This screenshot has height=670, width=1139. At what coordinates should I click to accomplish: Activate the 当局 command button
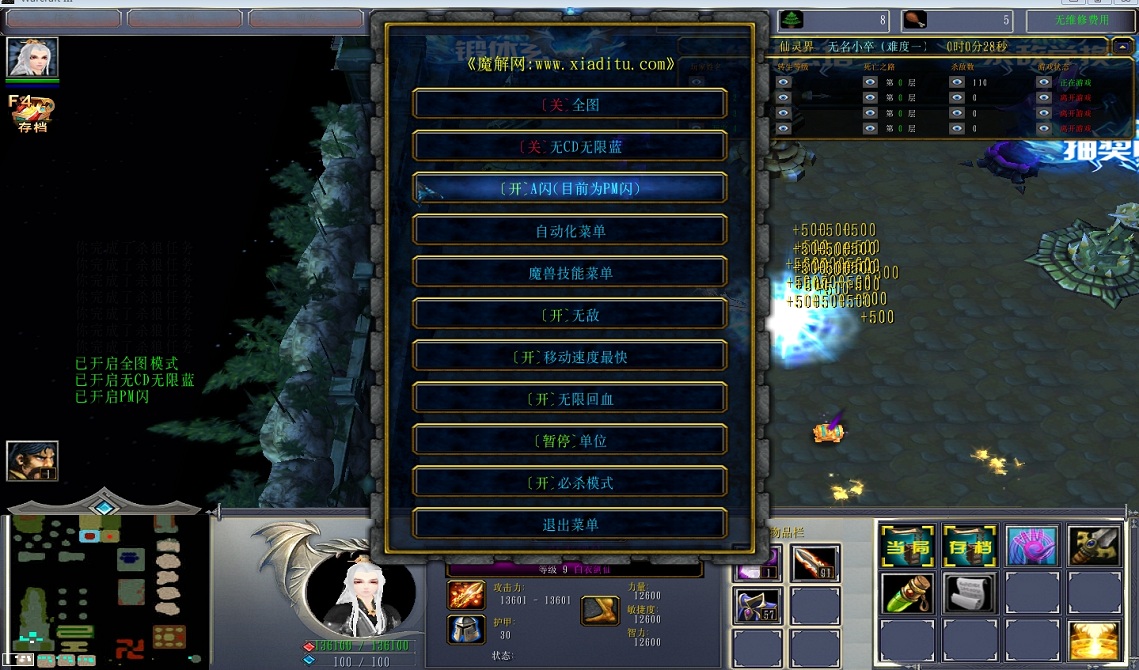(907, 546)
